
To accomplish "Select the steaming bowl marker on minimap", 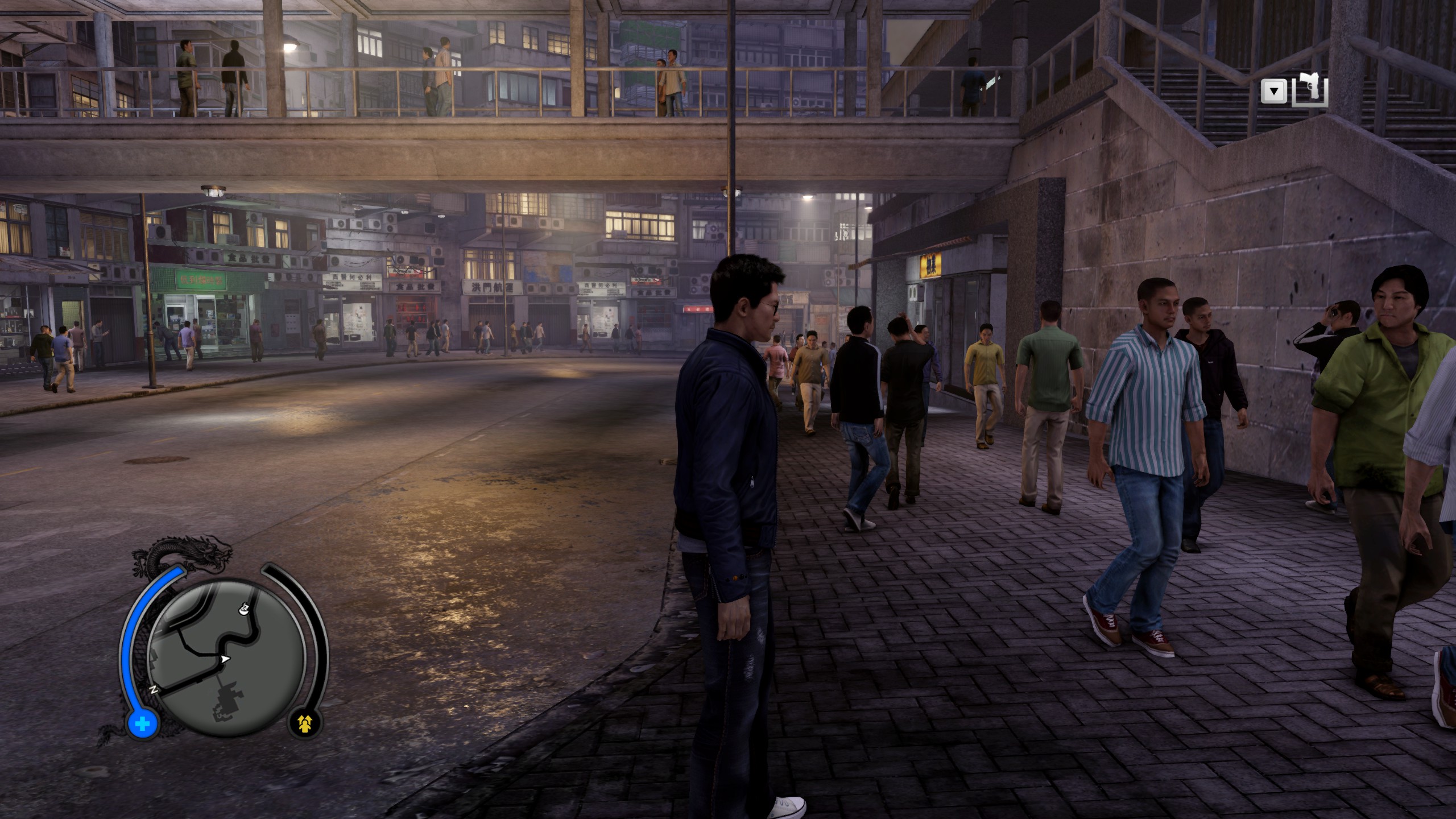I will (243, 609).
